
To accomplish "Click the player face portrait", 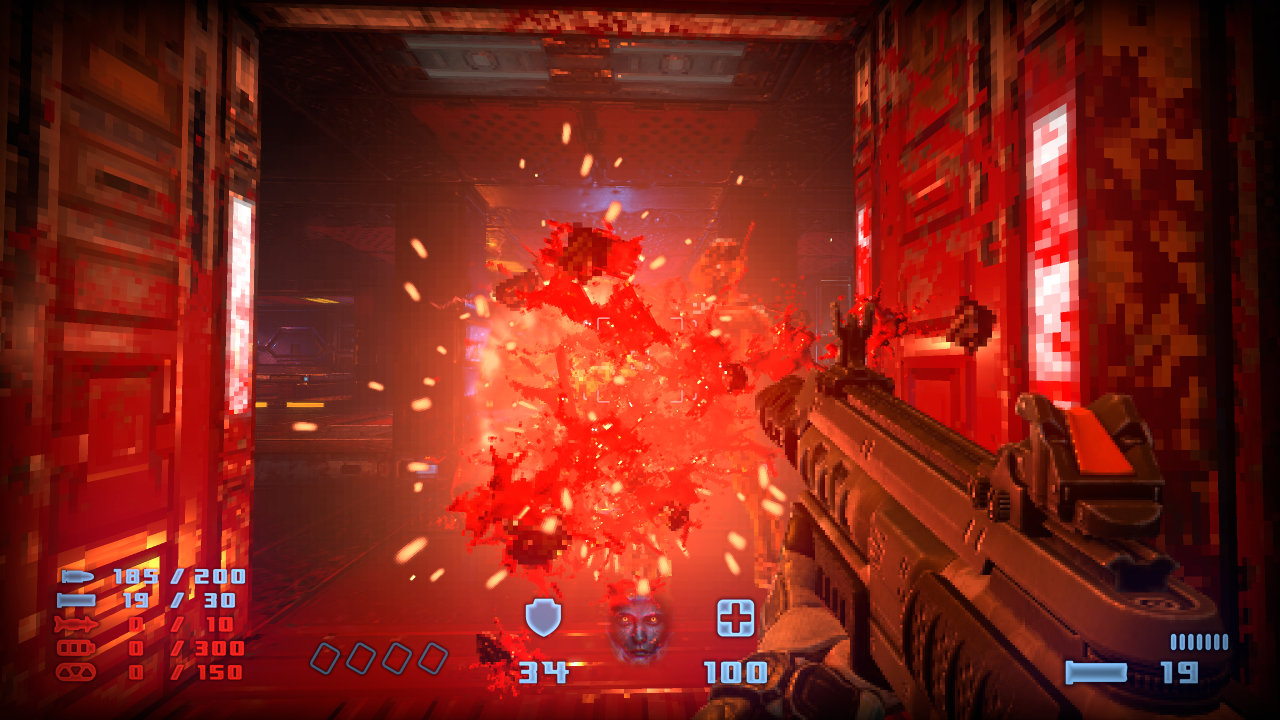I will 639,628.
